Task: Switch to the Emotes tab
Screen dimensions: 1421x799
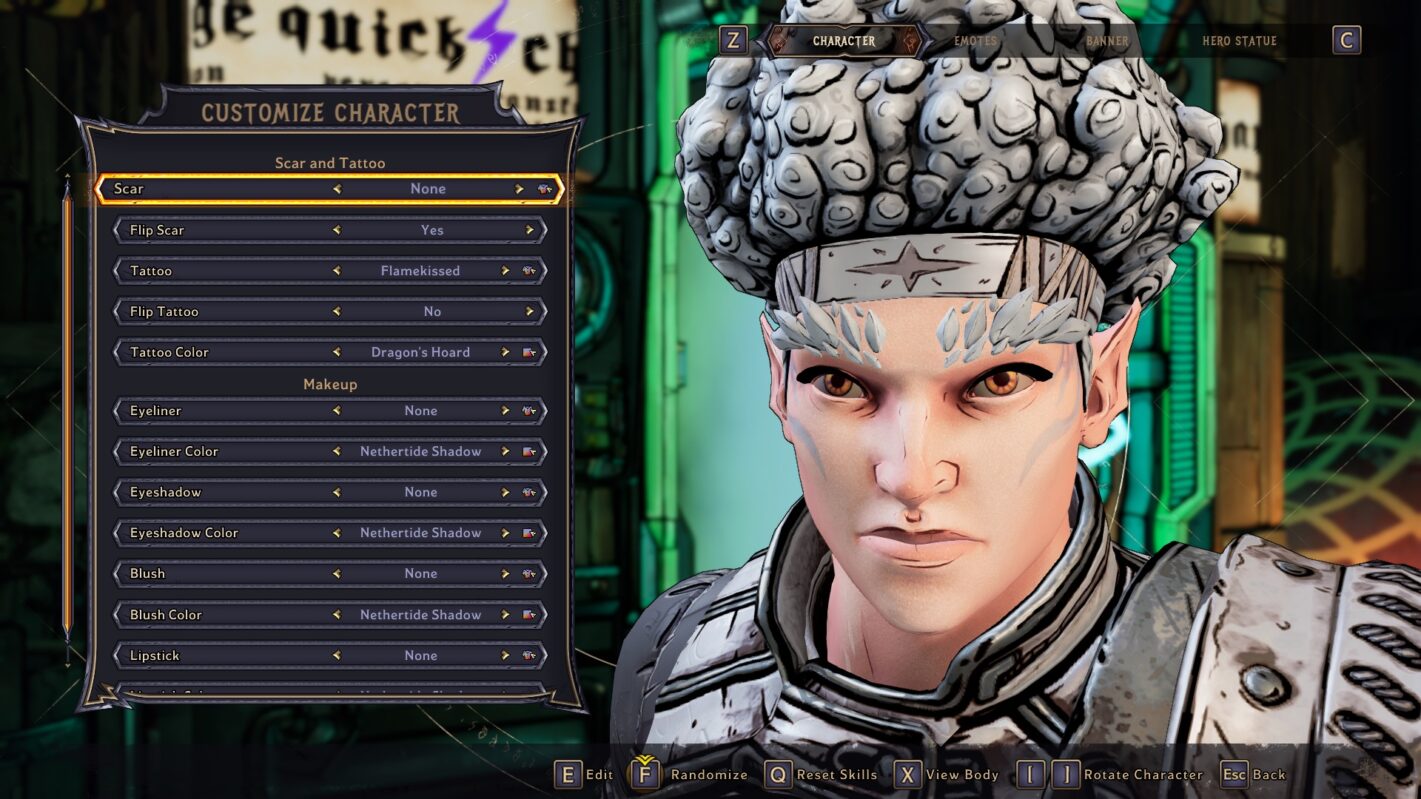Action: point(974,41)
